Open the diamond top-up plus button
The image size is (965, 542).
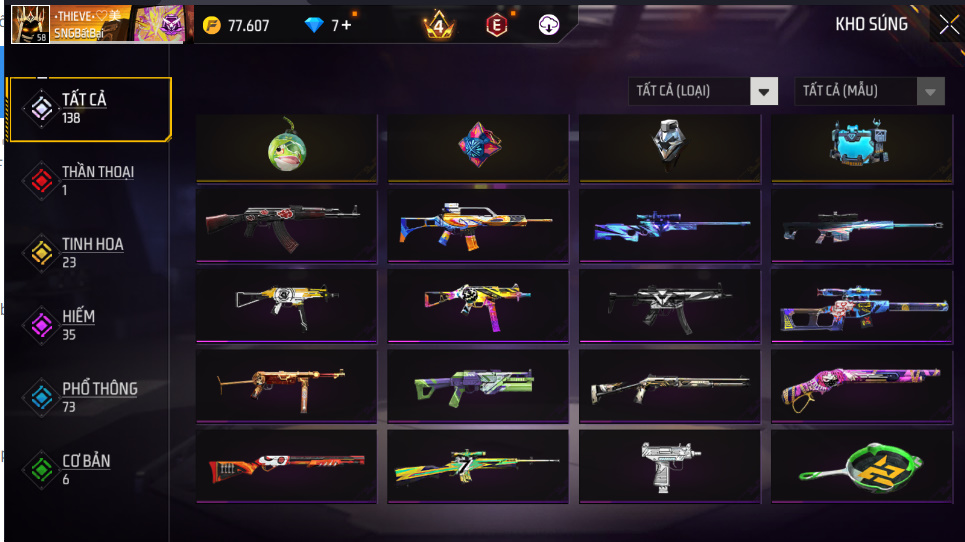click(x=346, y=25)
